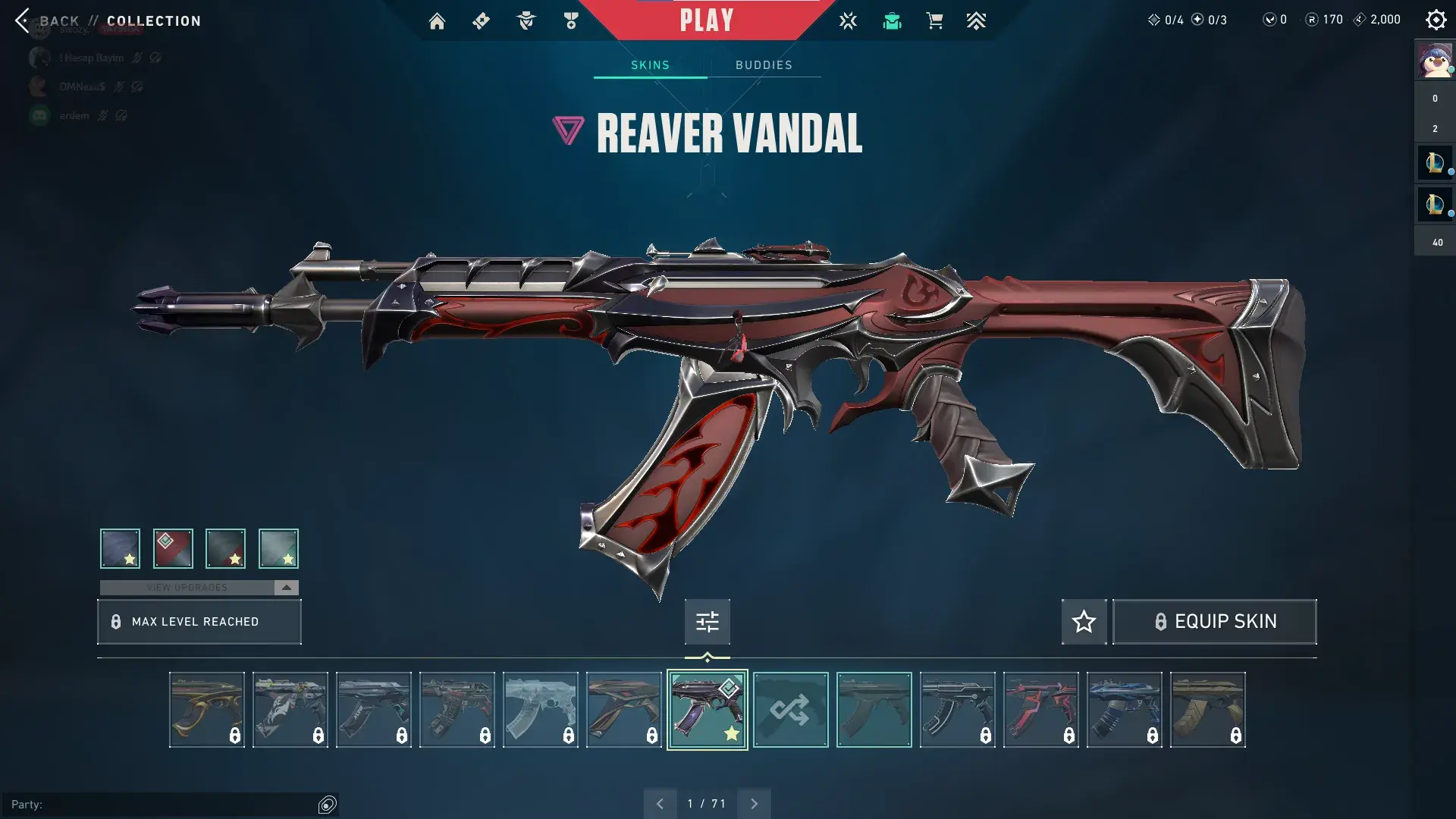
Task: Select the random skin shuffle tile
Action: [790, 710]
